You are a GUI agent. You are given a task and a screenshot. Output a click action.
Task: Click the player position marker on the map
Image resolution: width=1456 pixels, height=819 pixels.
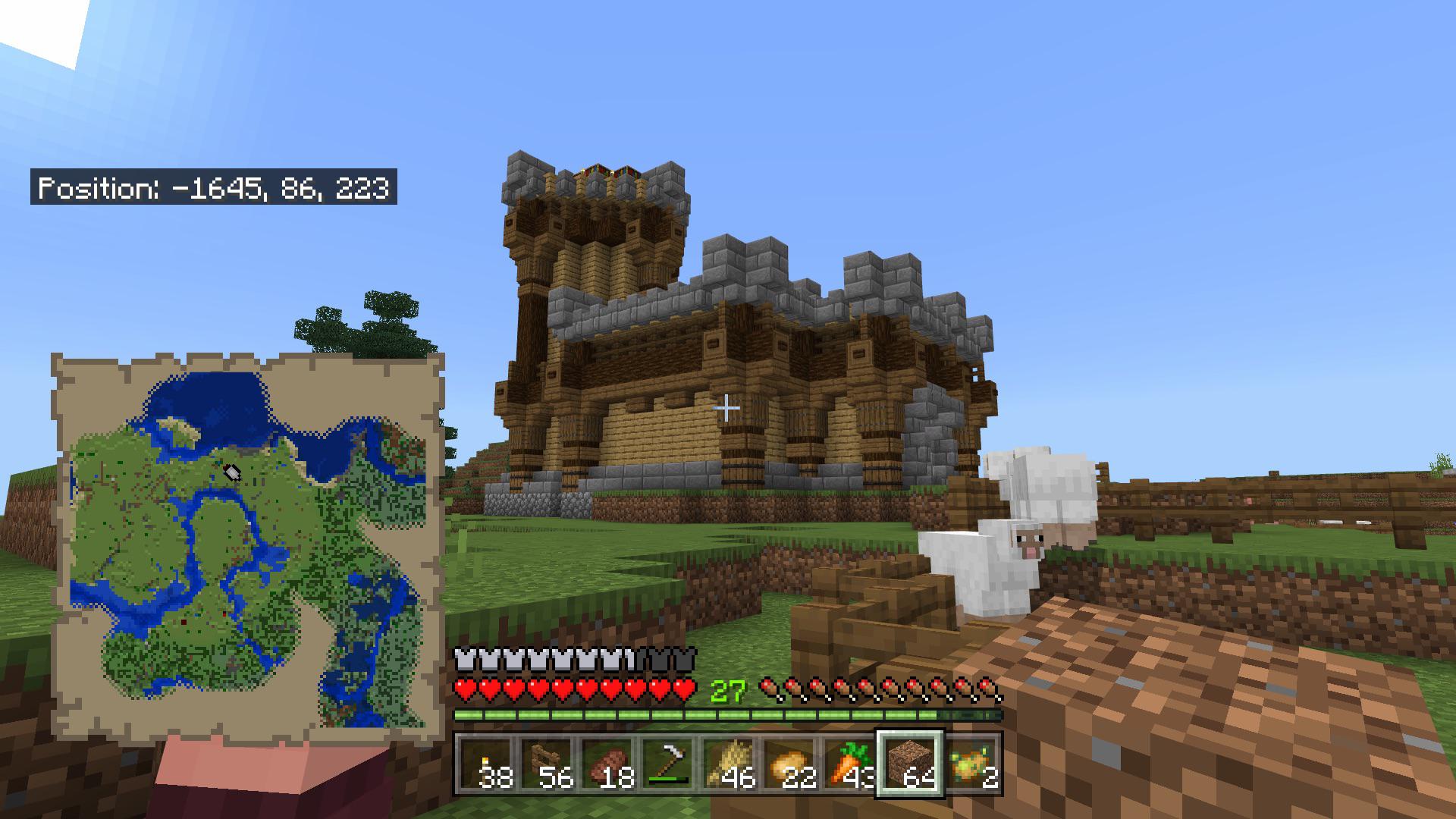[x=232, y=473]
